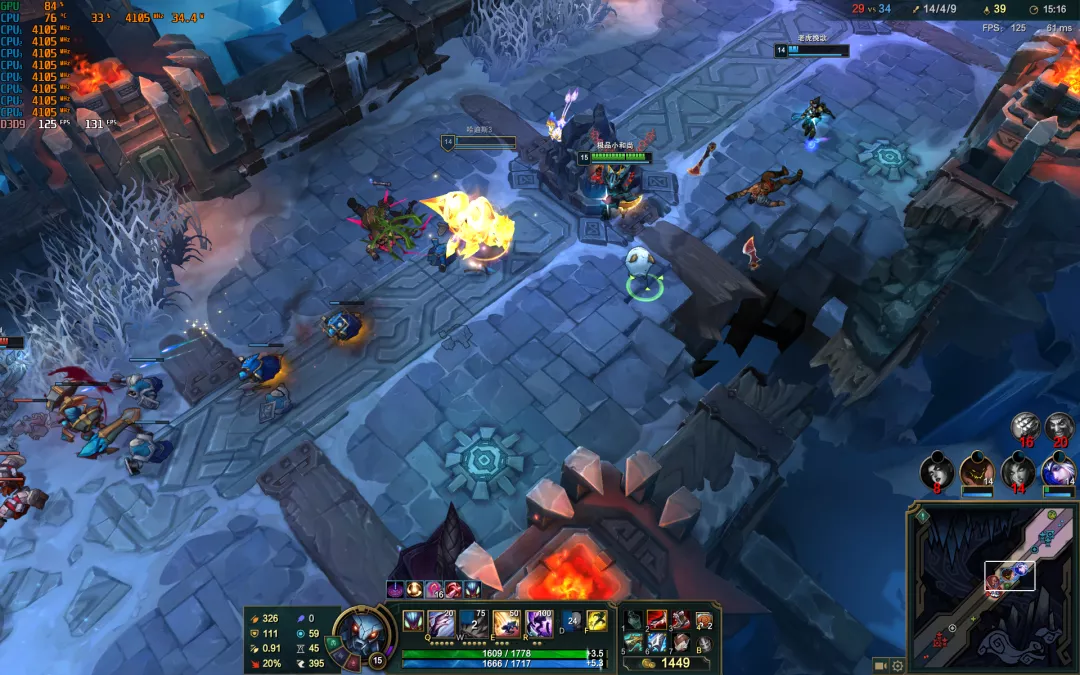Activate the W ability Void Spike
Viewport: 1080px width, 675px height.
point(474,622)
